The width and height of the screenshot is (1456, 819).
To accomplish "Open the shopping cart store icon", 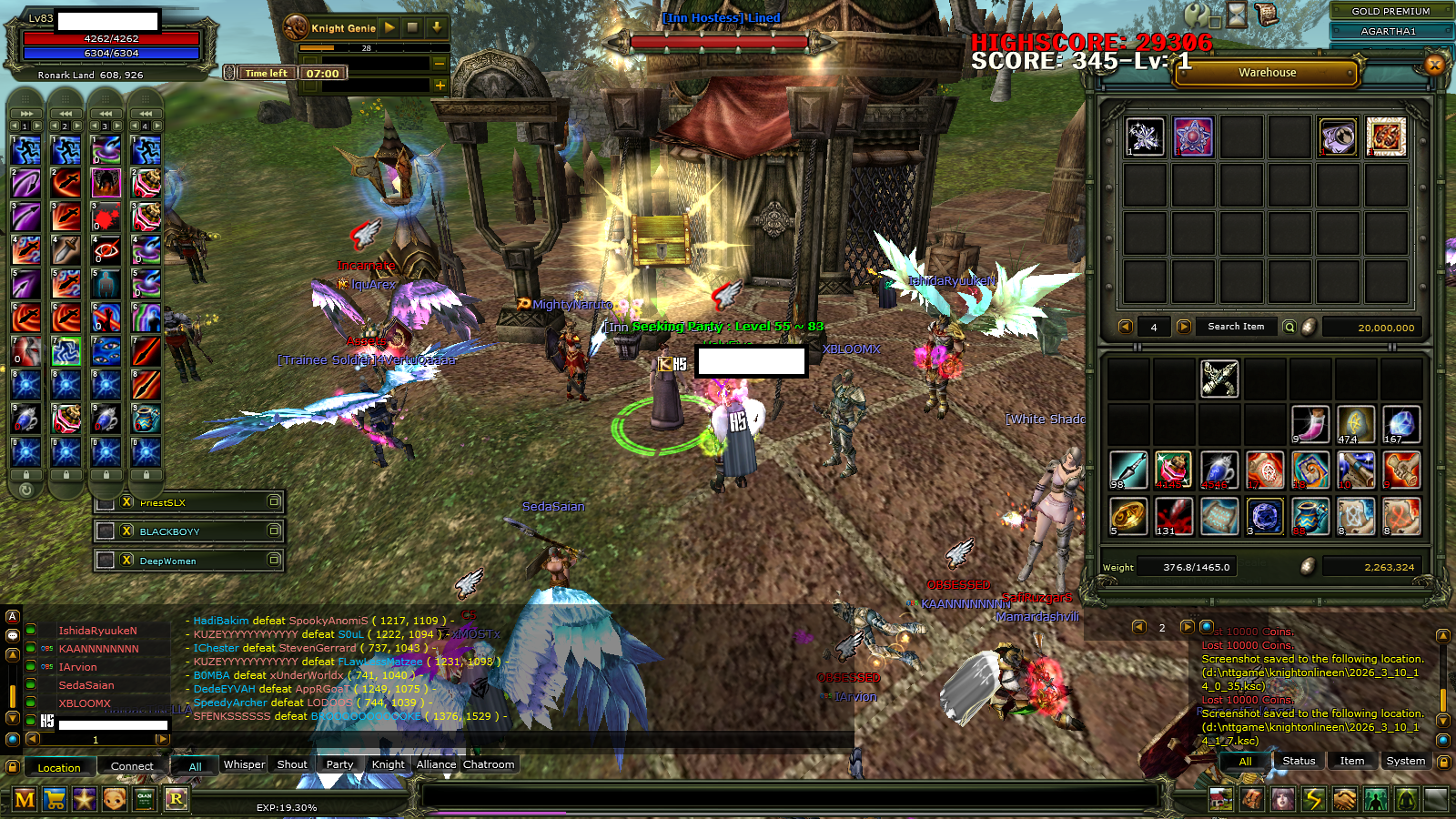I will (55, 799).
